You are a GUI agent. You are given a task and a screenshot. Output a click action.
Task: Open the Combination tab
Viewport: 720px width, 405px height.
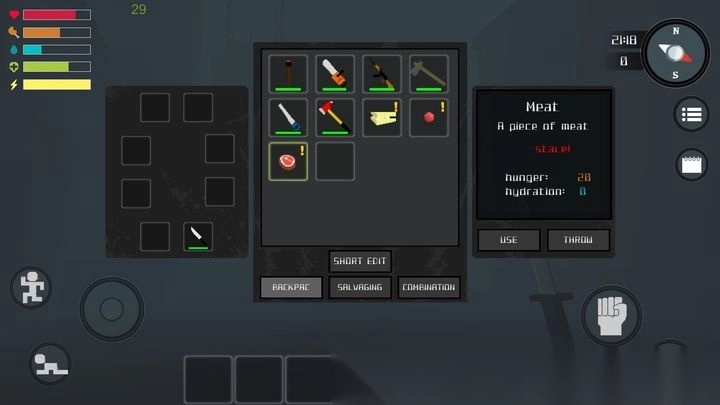(429, 287)
